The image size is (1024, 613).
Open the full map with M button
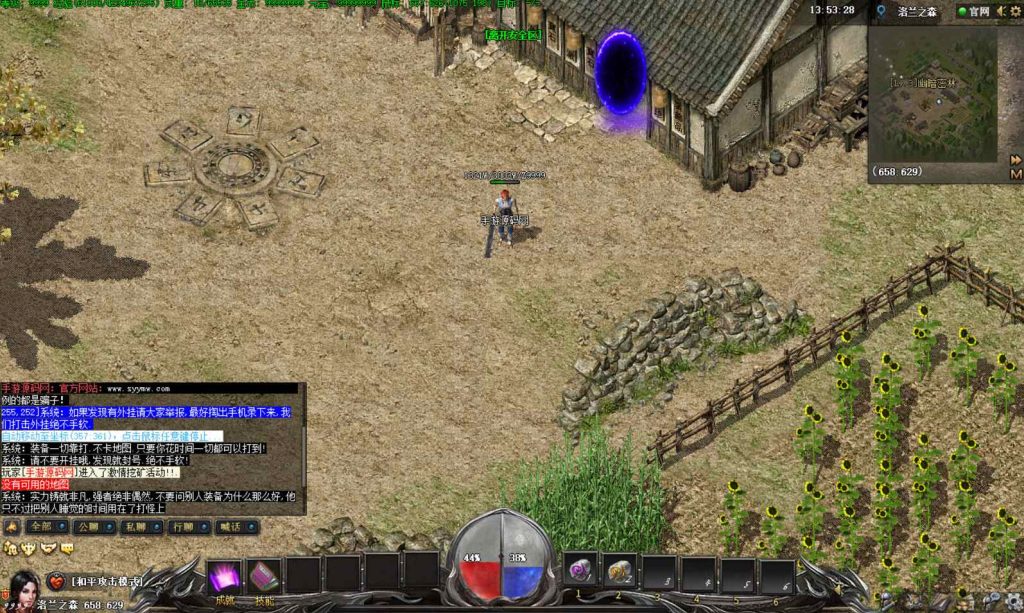(1015, 173)
